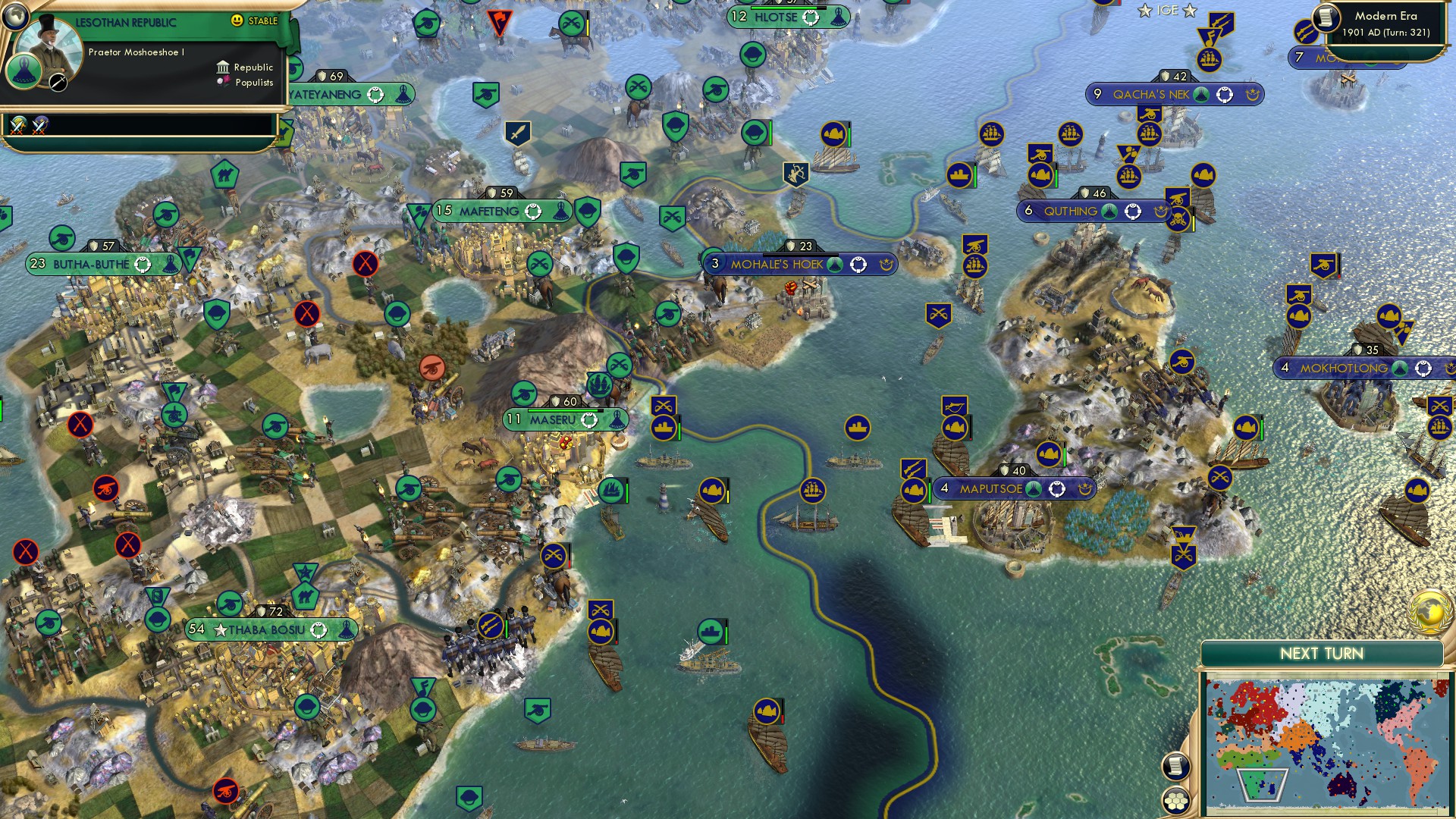Open the turn log scroll icon near the minimap
Image resolution: width=1456 pixels, height=819 pixels.
[x=1175, y=767]
